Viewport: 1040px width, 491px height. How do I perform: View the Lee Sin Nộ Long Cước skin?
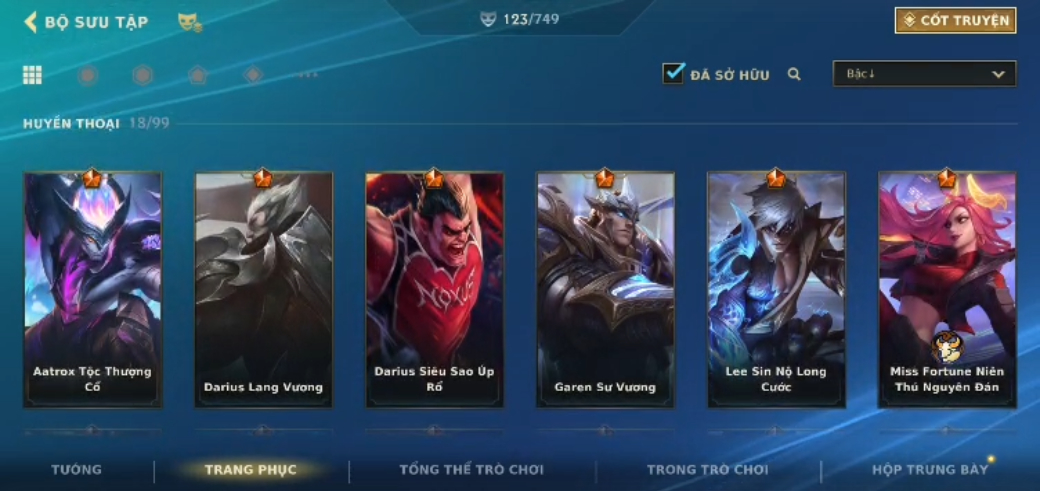tap(777, 290)
